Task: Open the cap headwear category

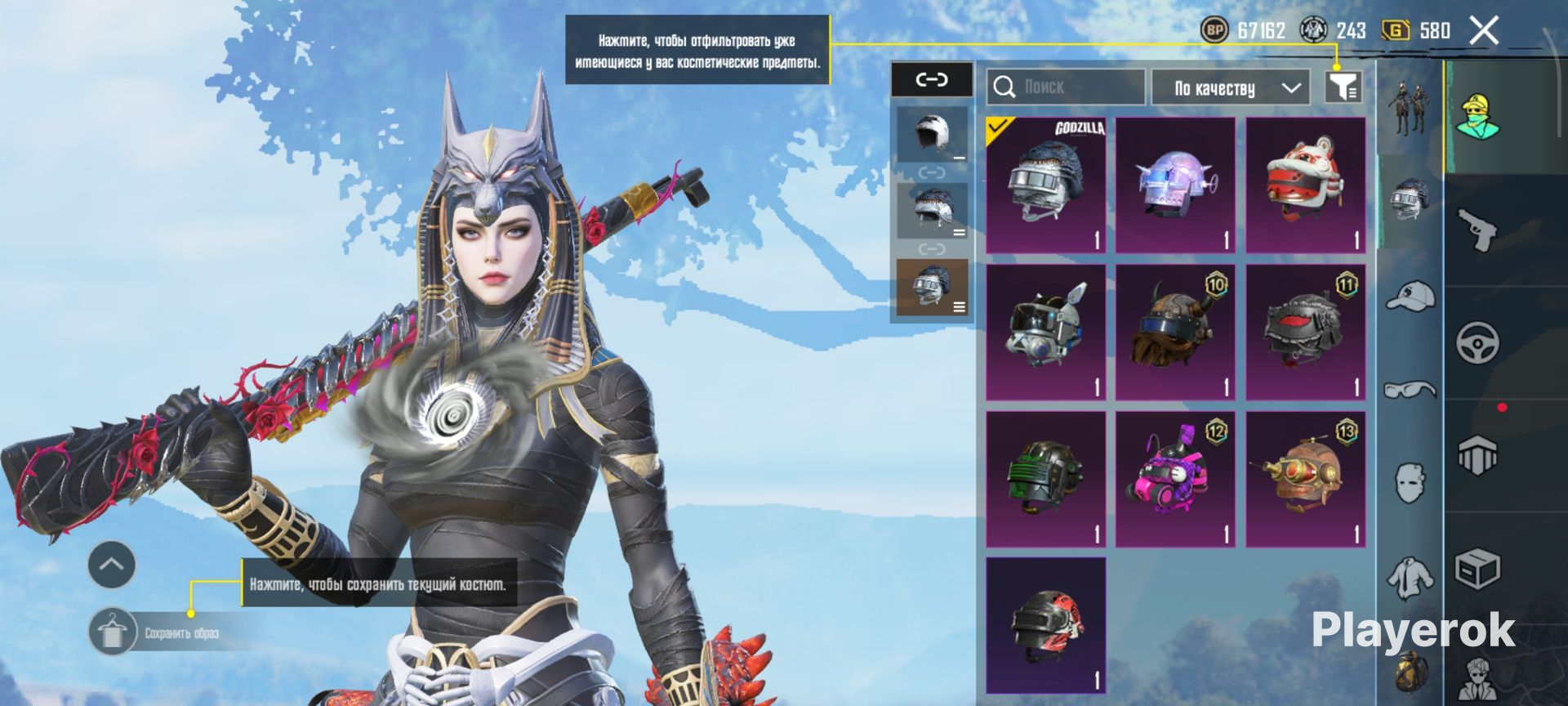Action: [1410, 296]
